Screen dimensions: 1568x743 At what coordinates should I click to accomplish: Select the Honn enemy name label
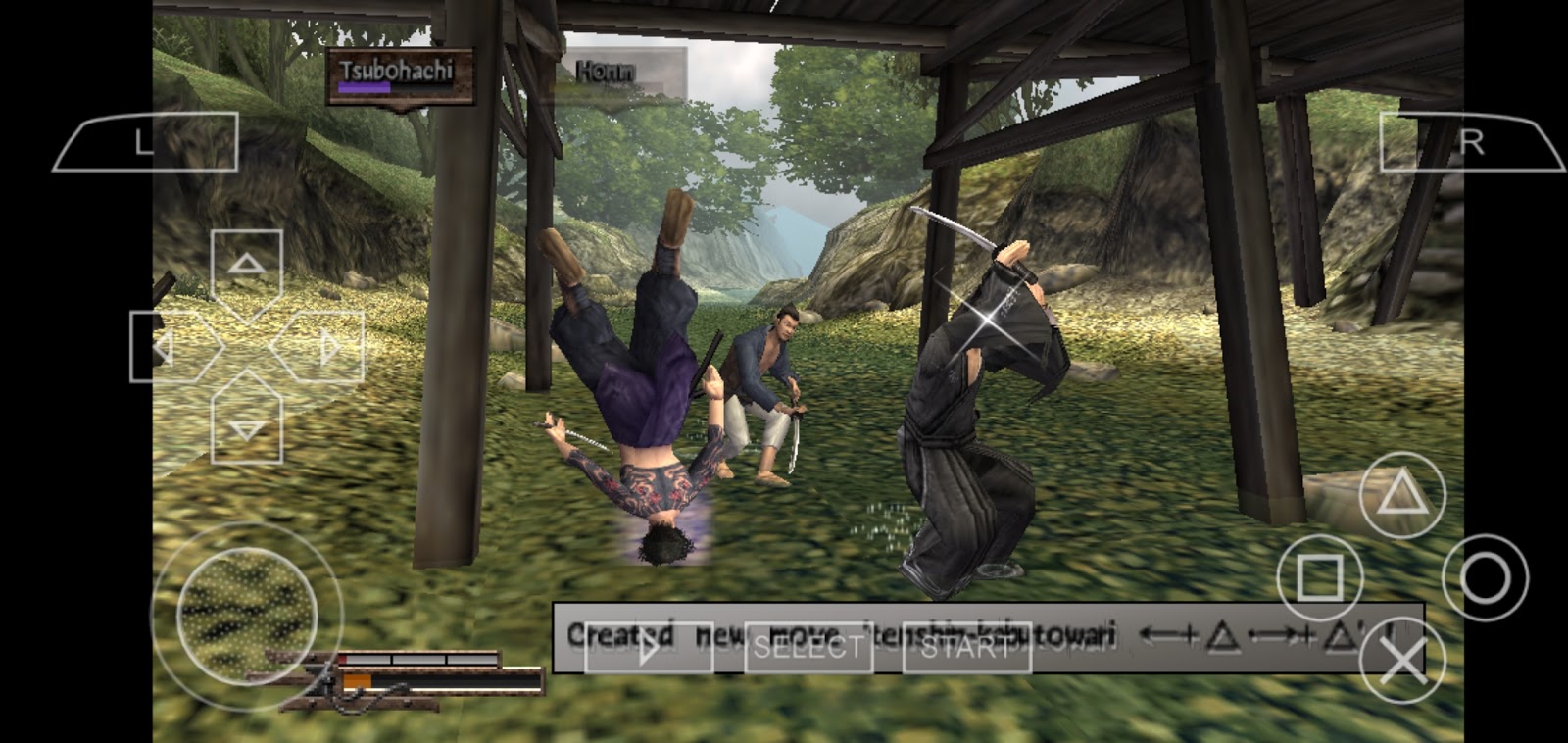pos(607,69)
